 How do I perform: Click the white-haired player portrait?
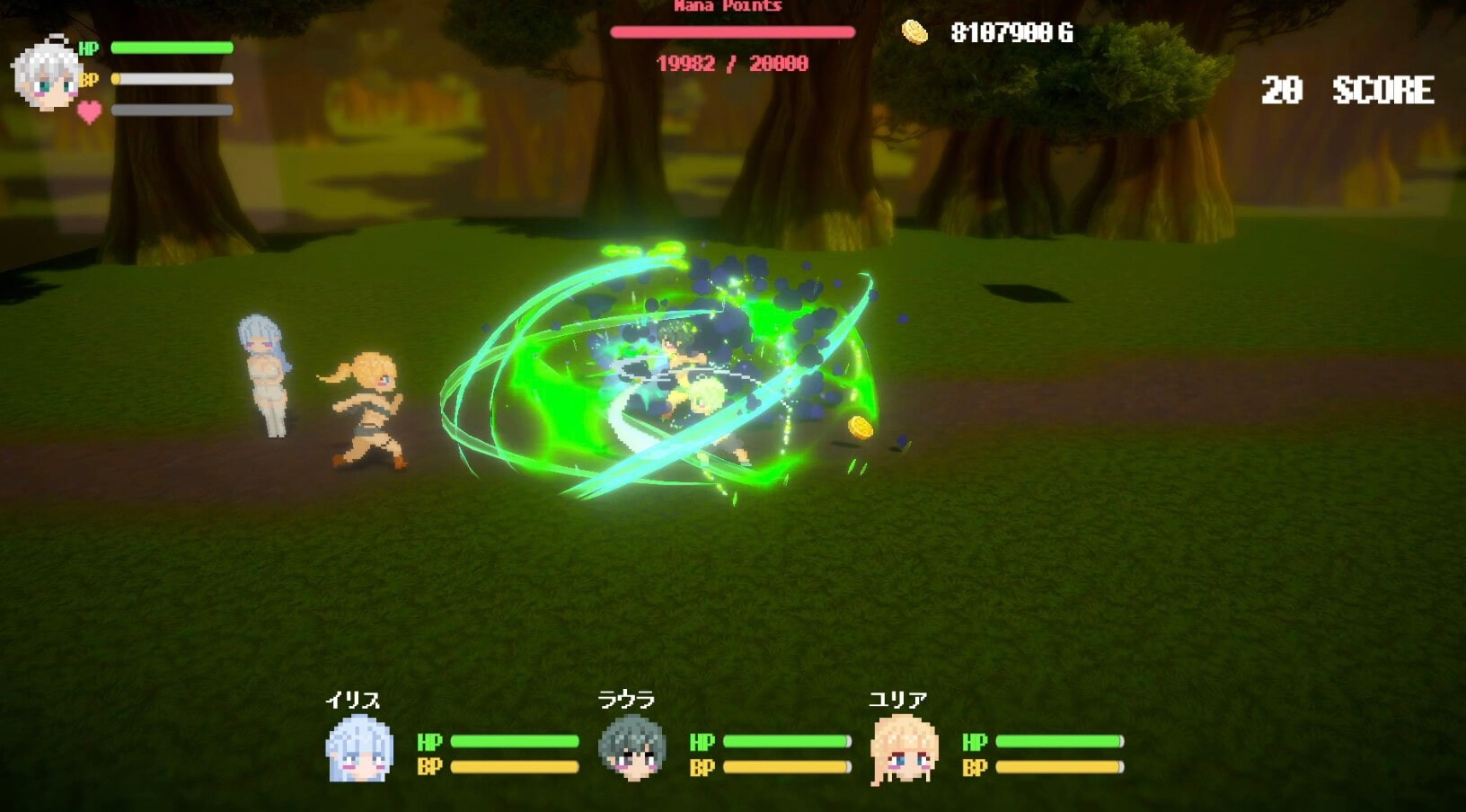pos(47,75)
